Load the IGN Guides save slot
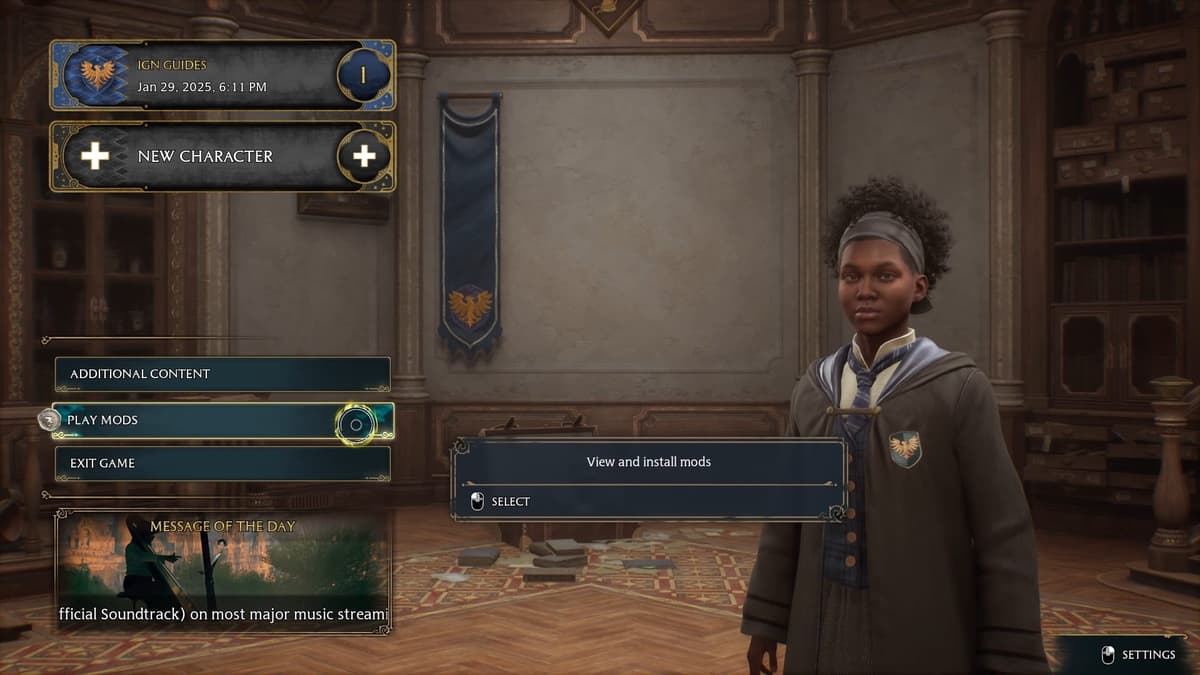The width and height of the screenshot is (1200, 675). pyautogui.click(x=222, y=75)
